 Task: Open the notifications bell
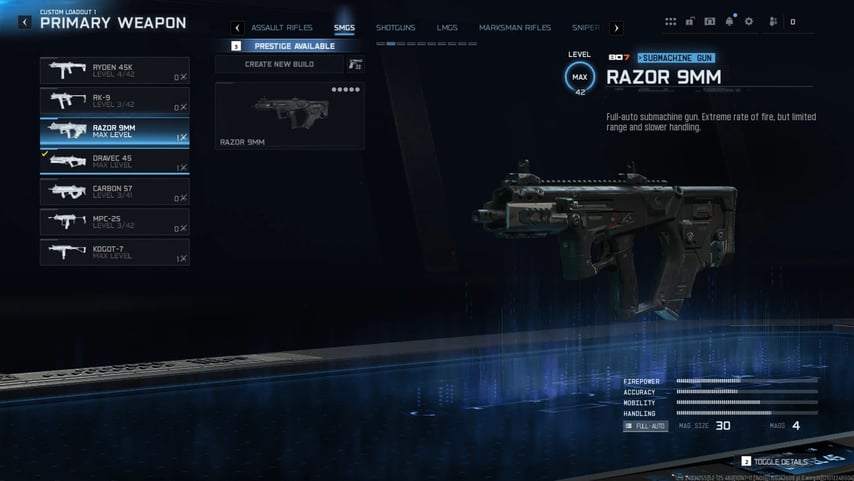(x=729, y=21)
